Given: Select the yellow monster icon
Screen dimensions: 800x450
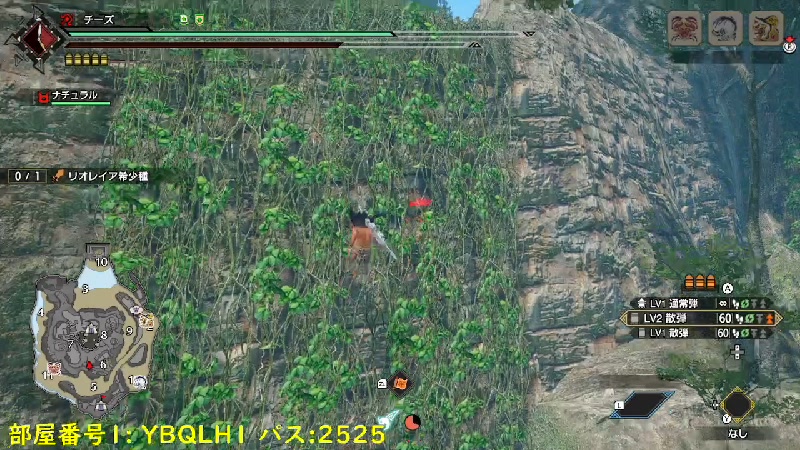Looking at the screenshot, I should (x=765, y=28).
